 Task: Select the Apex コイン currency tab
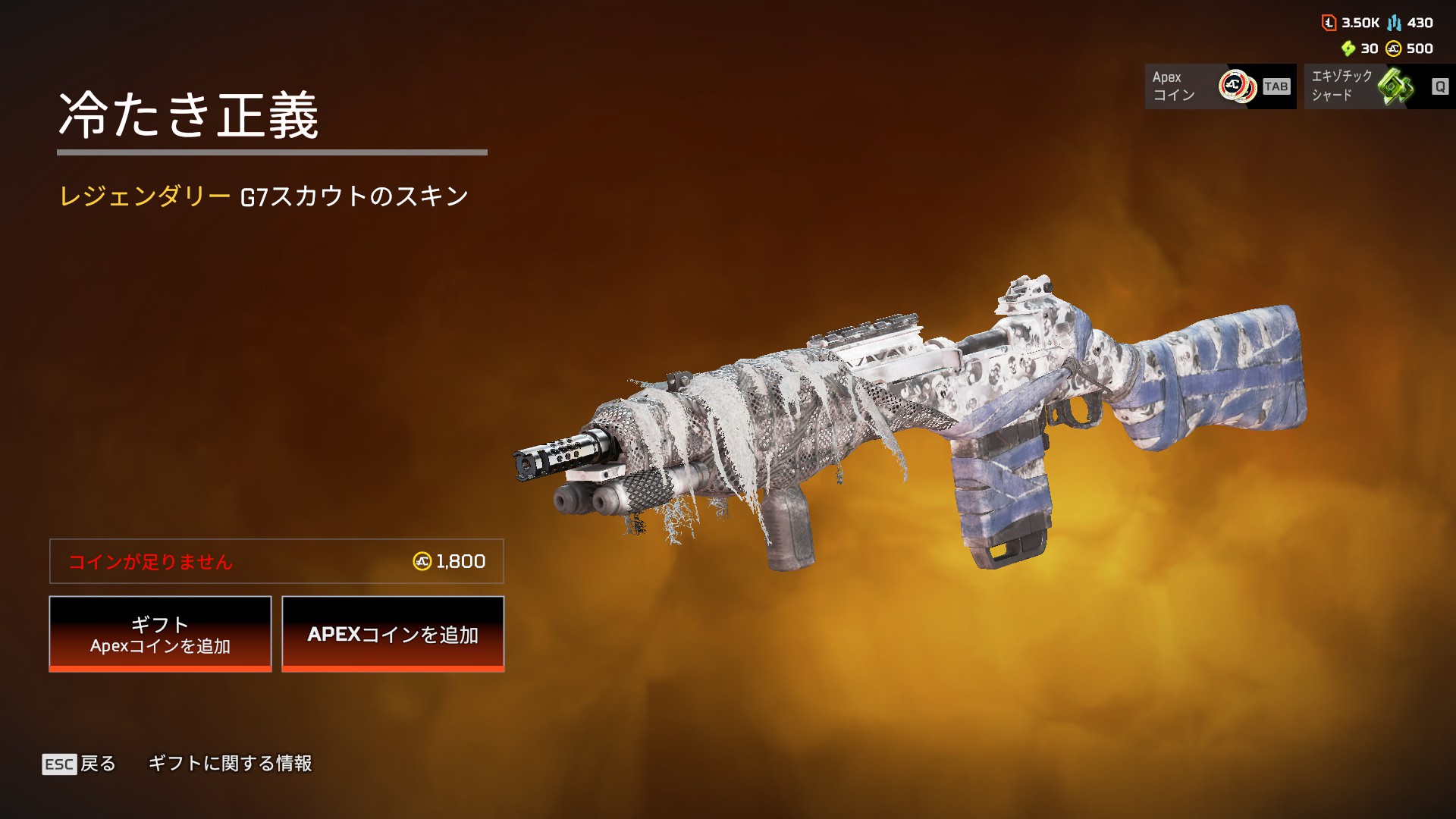coord(1219,86)
